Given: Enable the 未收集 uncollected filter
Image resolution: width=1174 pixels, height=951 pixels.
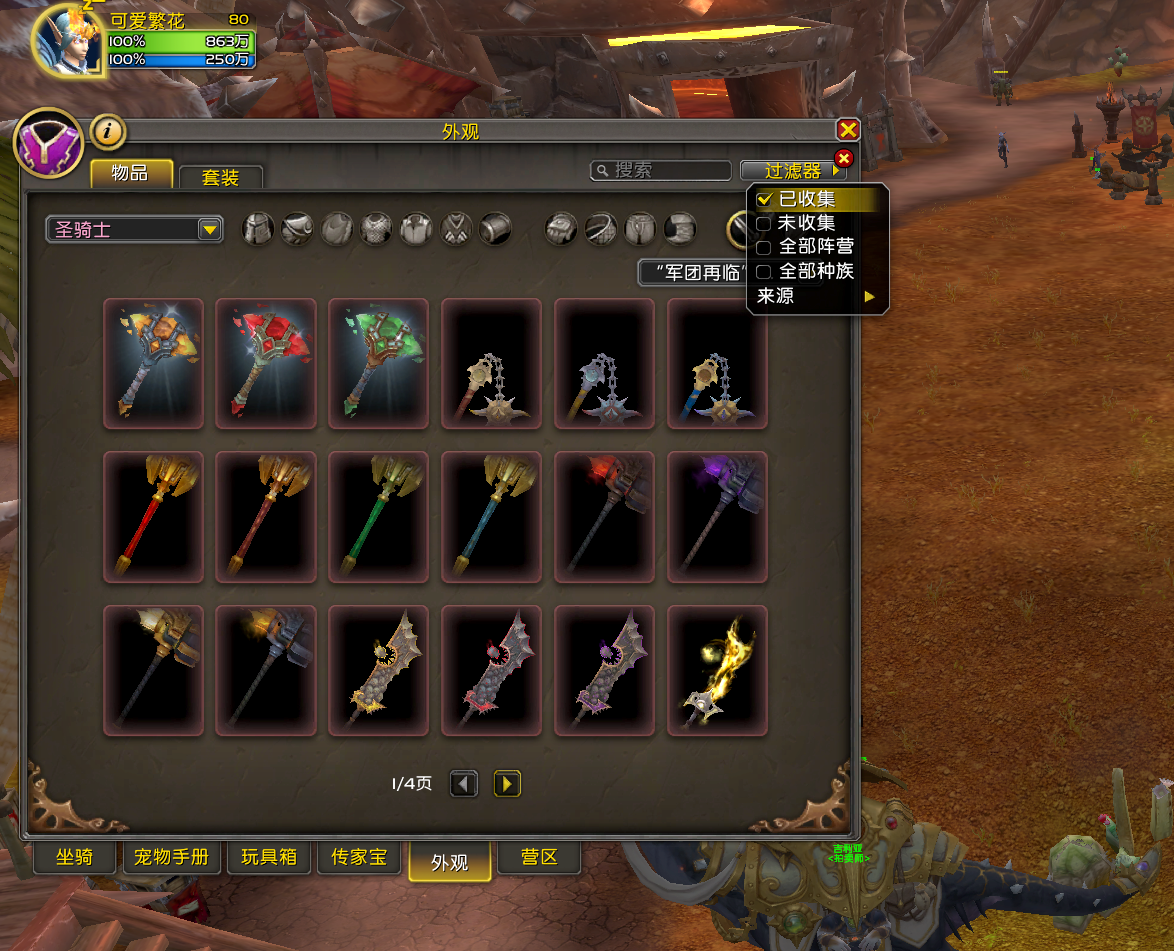Looking at the screenshot, I should click(764, 223).
